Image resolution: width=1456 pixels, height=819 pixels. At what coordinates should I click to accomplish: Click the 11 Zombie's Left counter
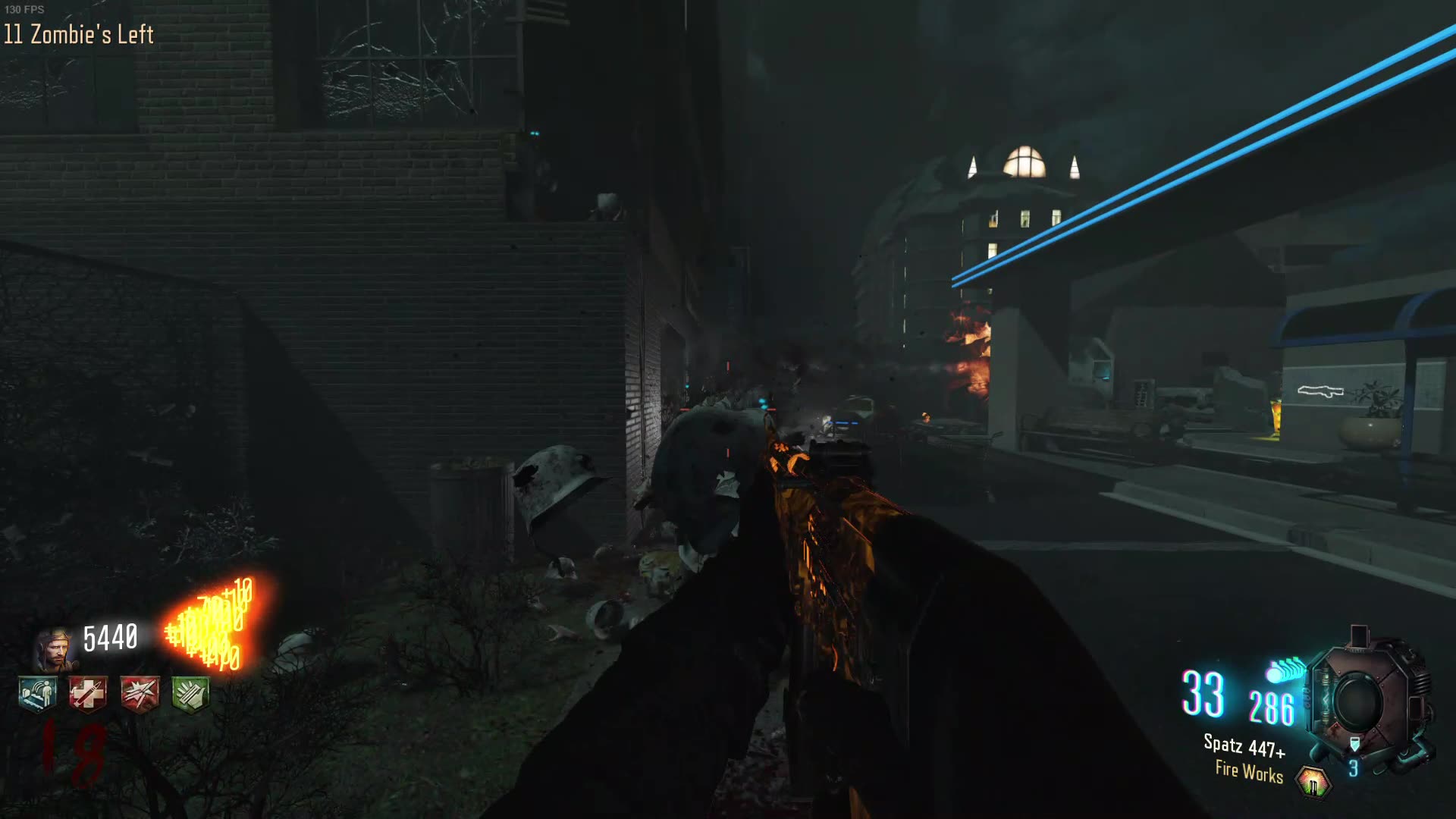point(78,34)
